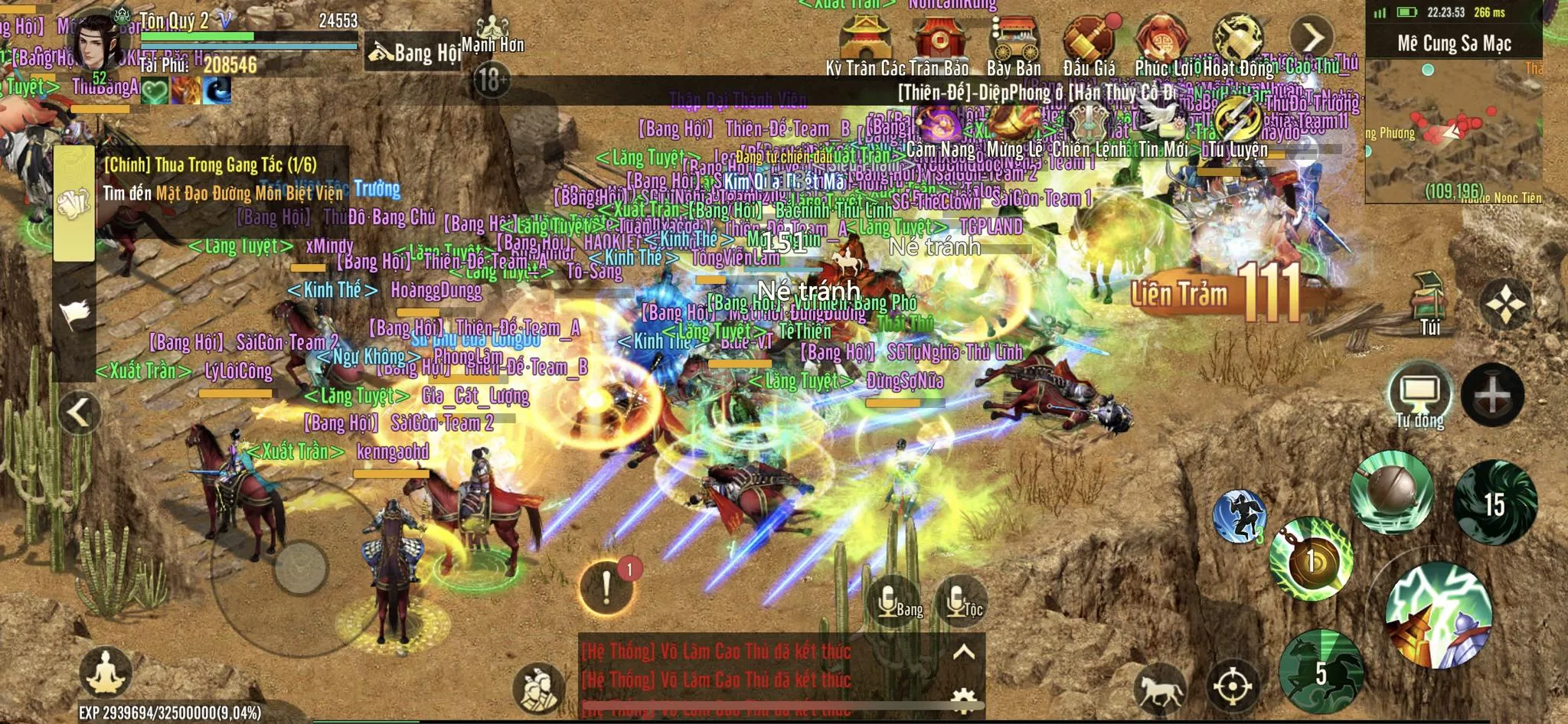Image resolution: width=1568 pixels, height=724 pixels.
Task: Expand the system chat box arrow
Action: click(963, 652)
